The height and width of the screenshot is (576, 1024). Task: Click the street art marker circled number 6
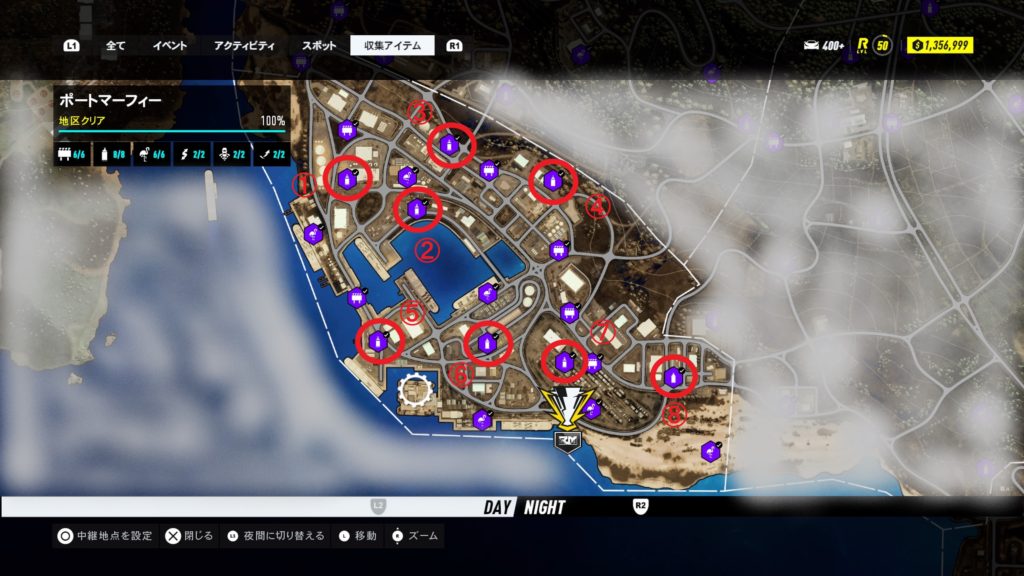(487, 343)
